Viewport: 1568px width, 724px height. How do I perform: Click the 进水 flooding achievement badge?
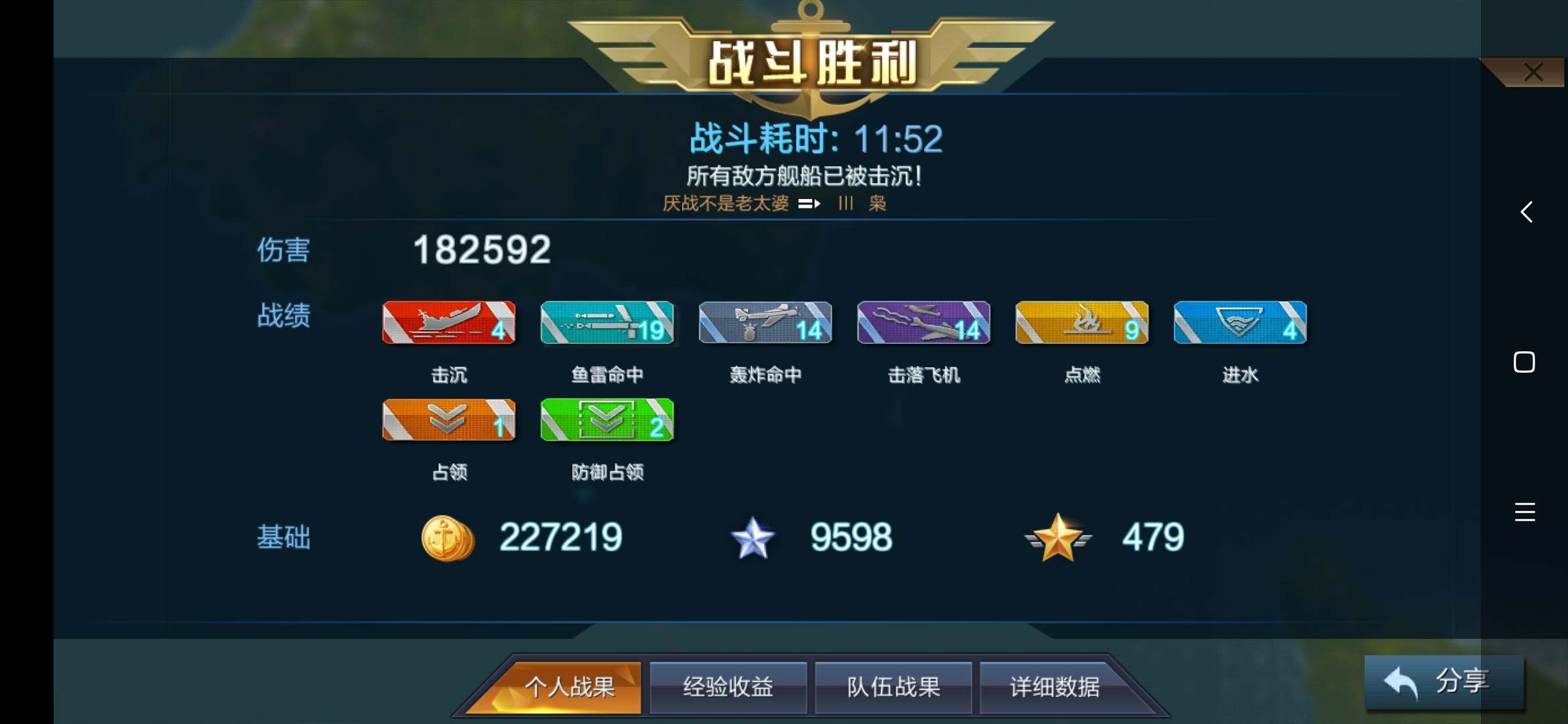[1239, 323]
